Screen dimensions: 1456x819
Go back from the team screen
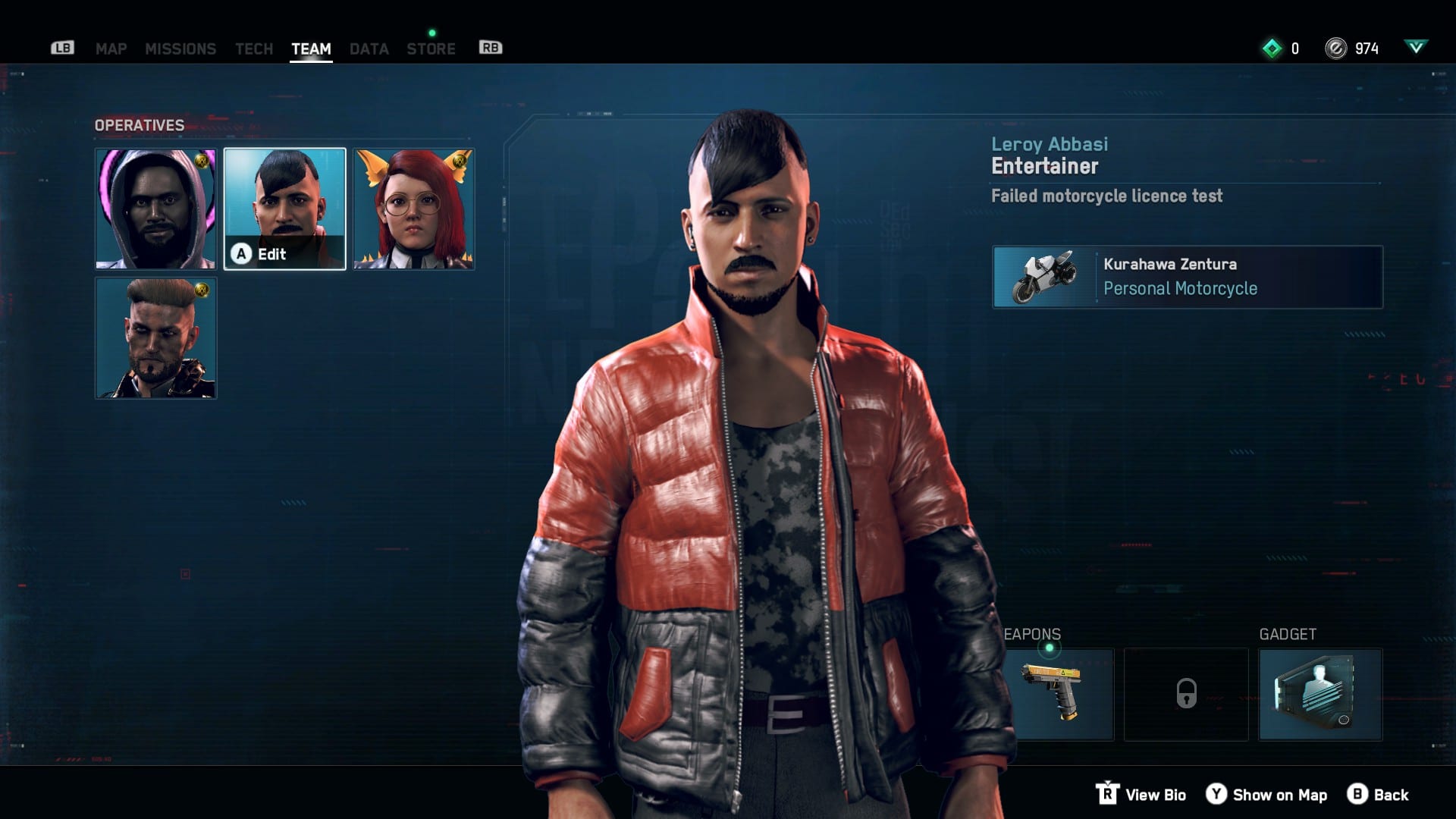click(x=1378, y=795)
